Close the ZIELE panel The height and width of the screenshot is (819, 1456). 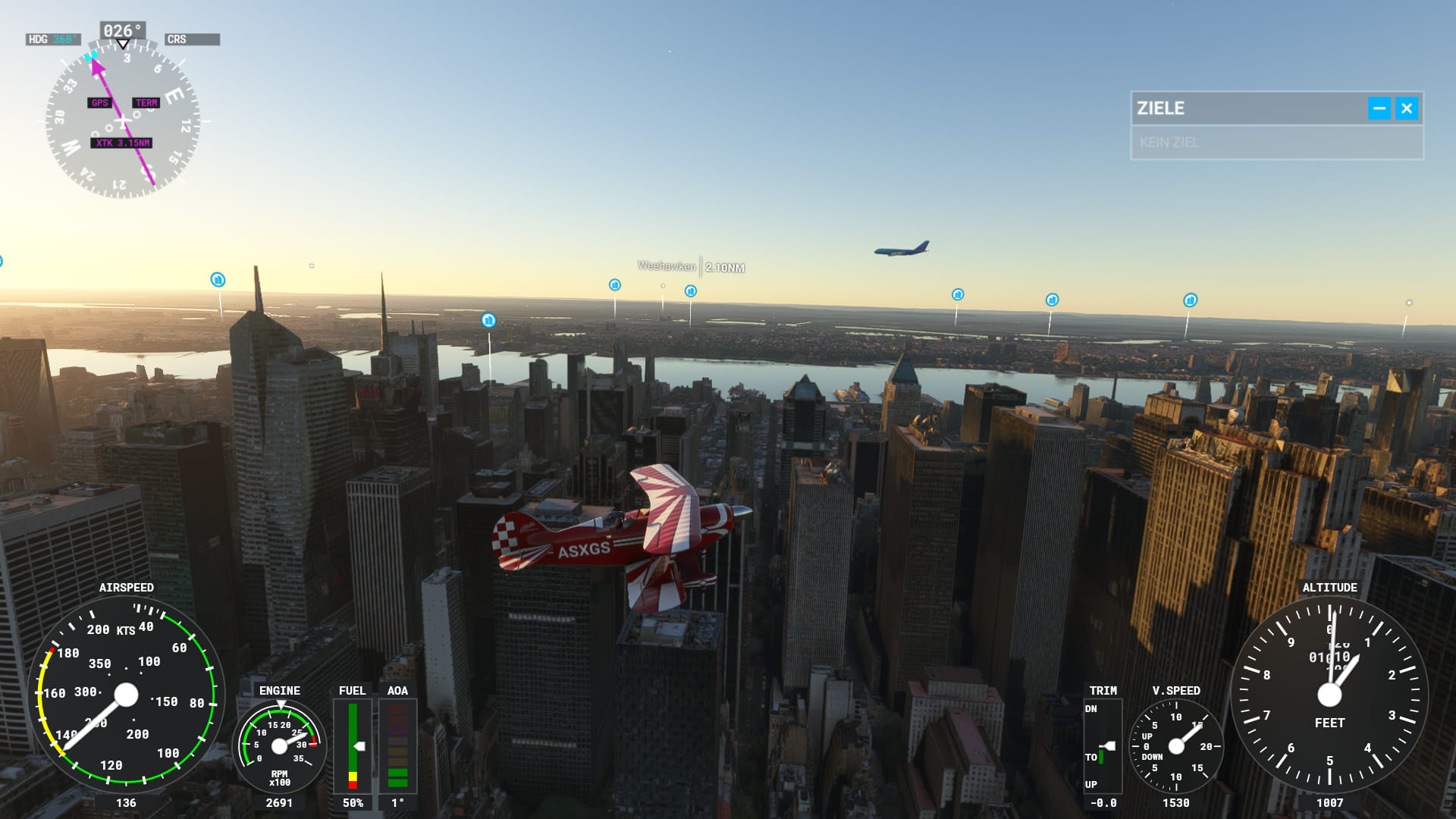click(x=1406, y=108)
